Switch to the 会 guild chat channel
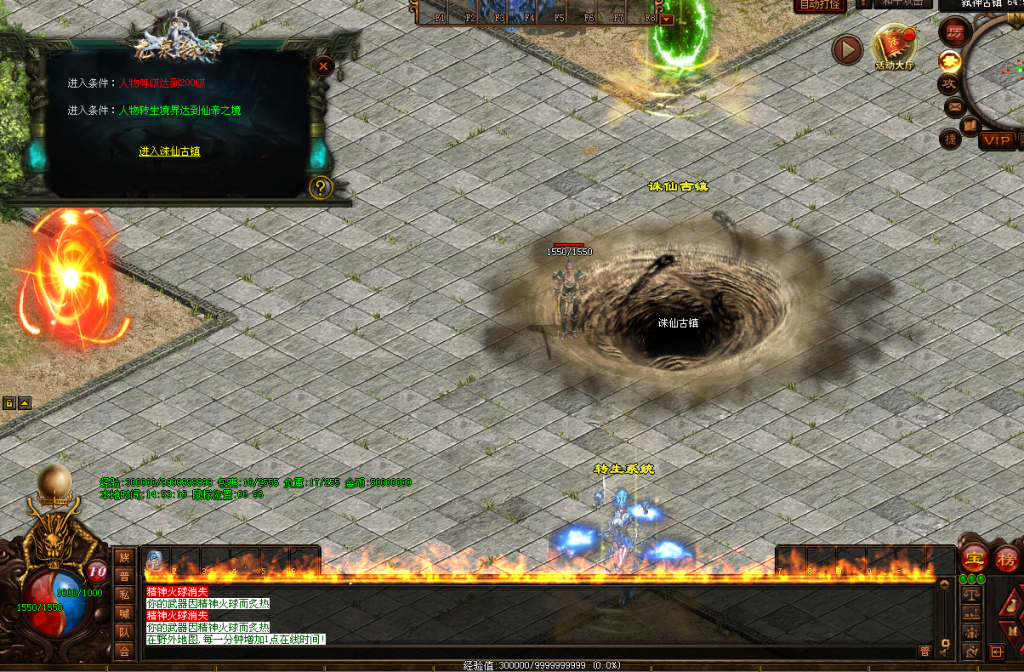Image resolution: width=1024 pixels, height=672 pixels. click(x=124, y=651)
